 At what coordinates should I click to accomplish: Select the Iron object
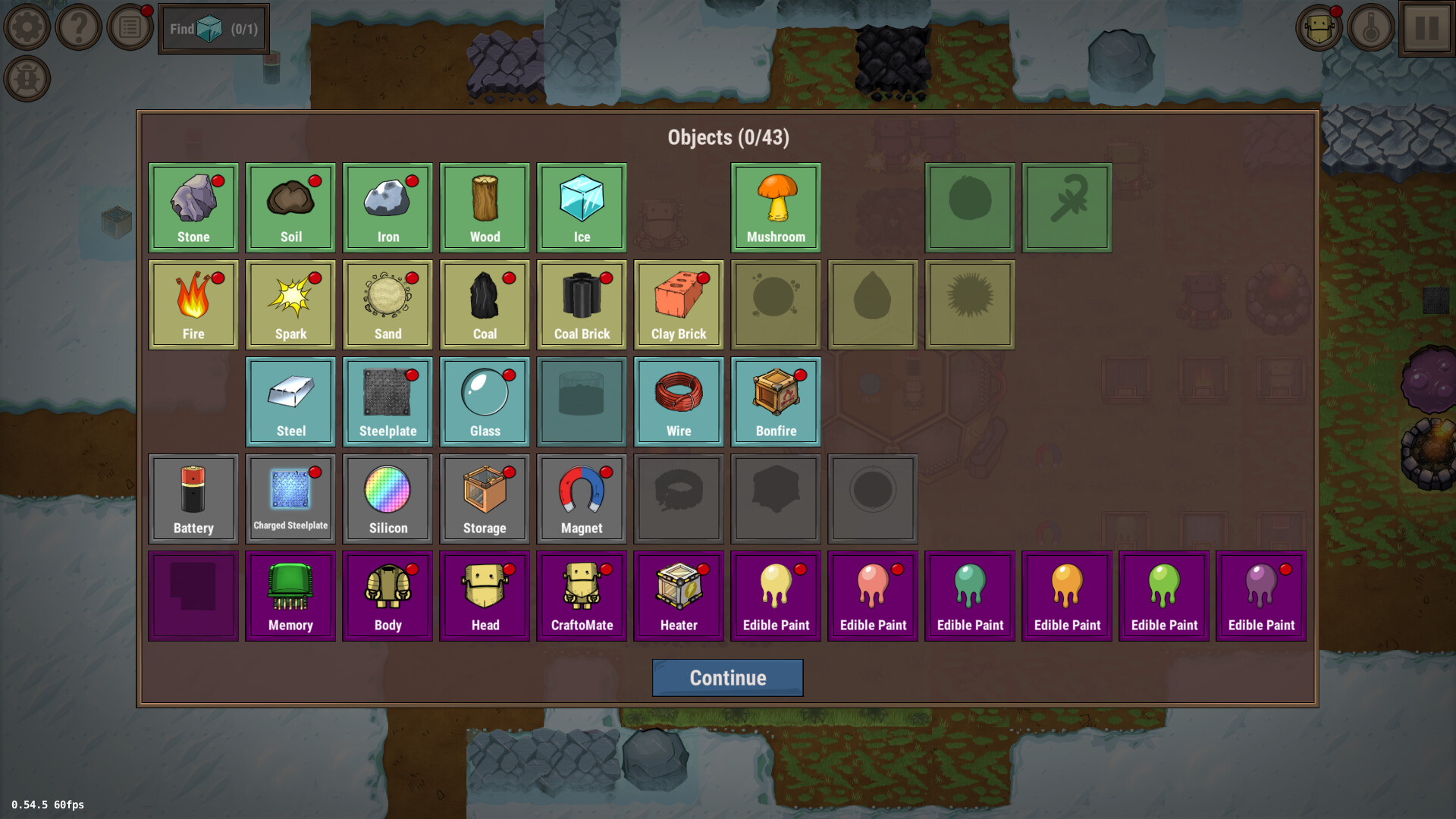(388, 207)
